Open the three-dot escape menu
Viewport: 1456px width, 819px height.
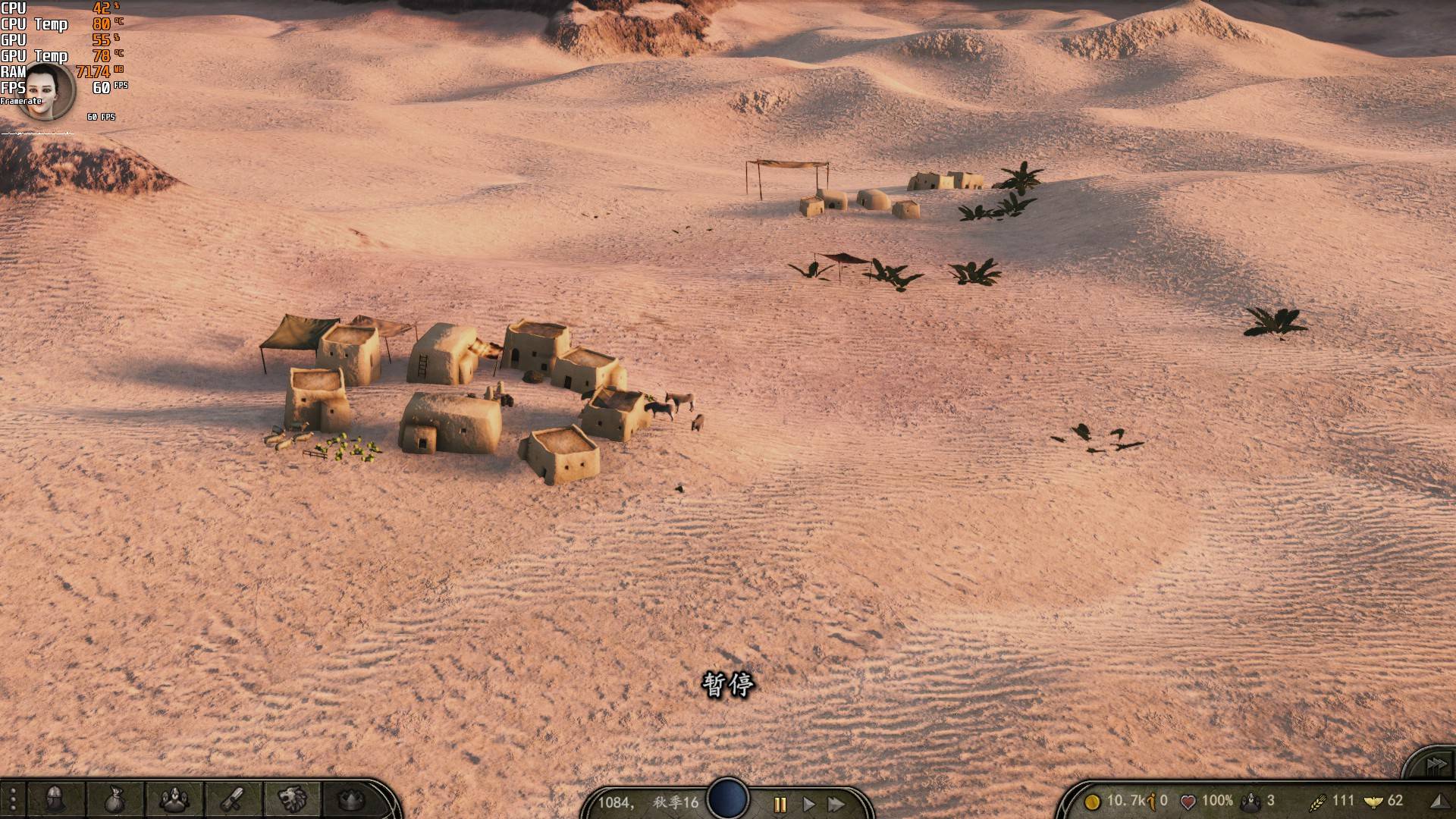(x=13, y=799)
